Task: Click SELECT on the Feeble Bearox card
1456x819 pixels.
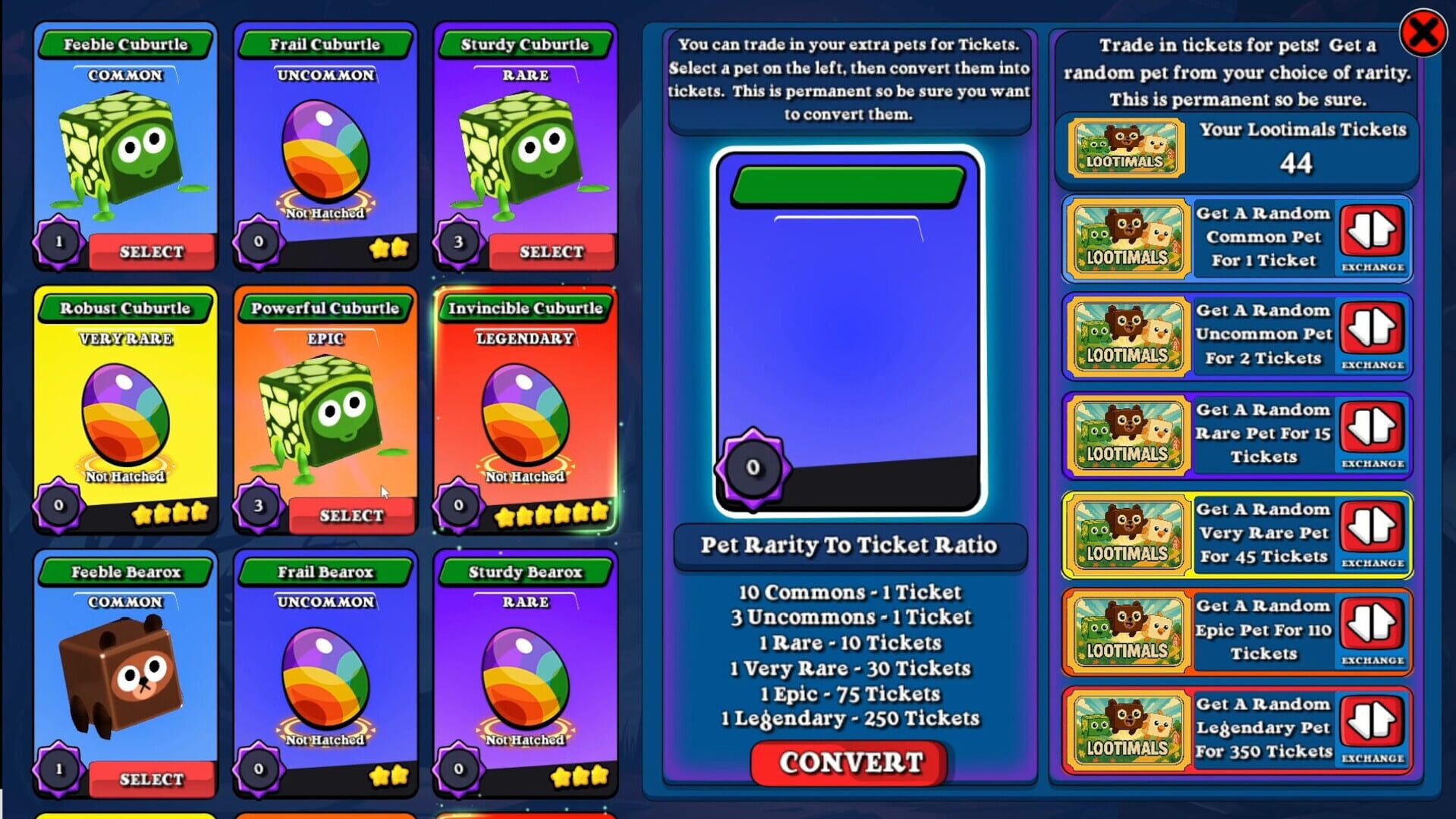Action: tap(150, 779)
